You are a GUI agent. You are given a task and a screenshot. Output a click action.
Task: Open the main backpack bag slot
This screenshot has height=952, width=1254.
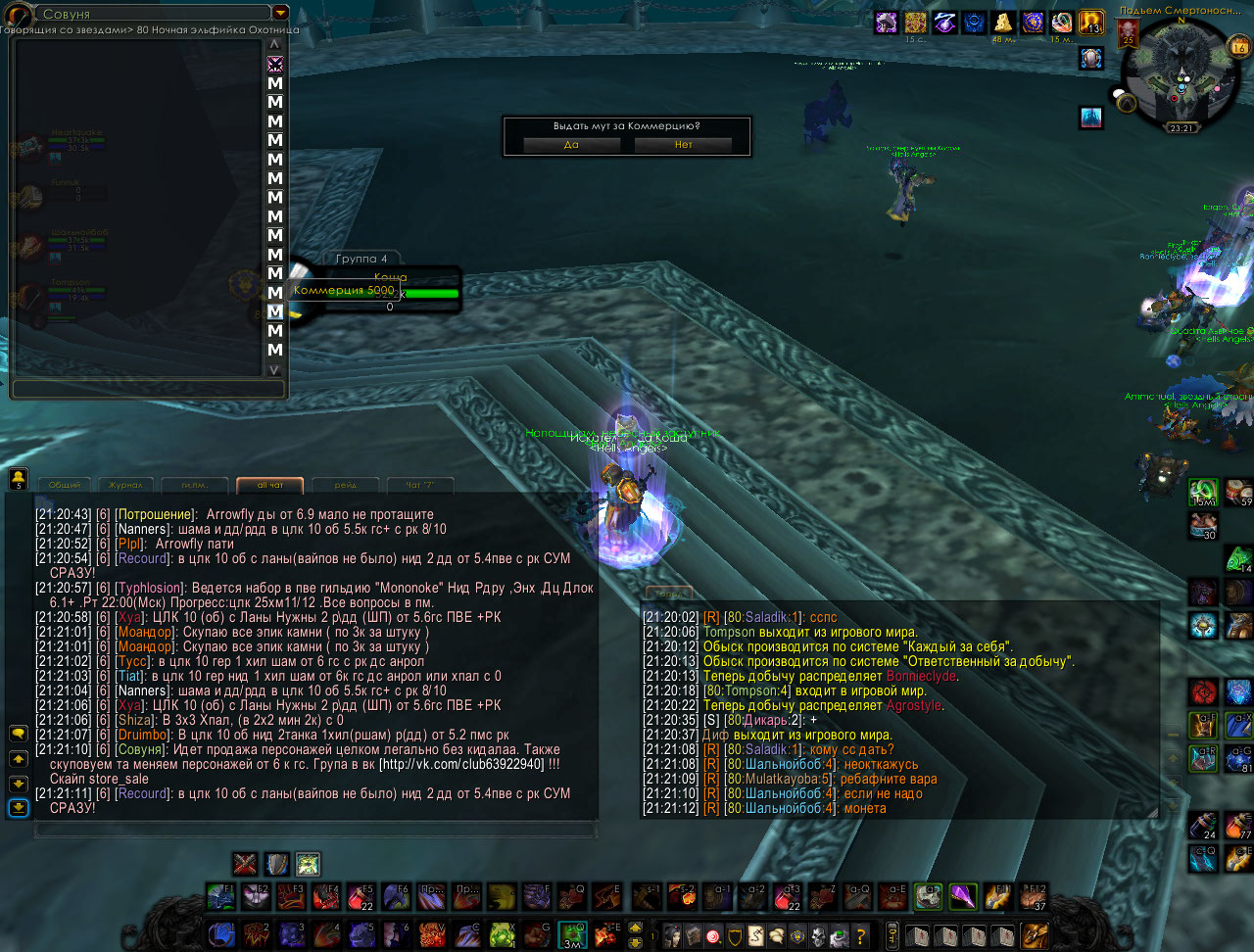[1035, 933]
